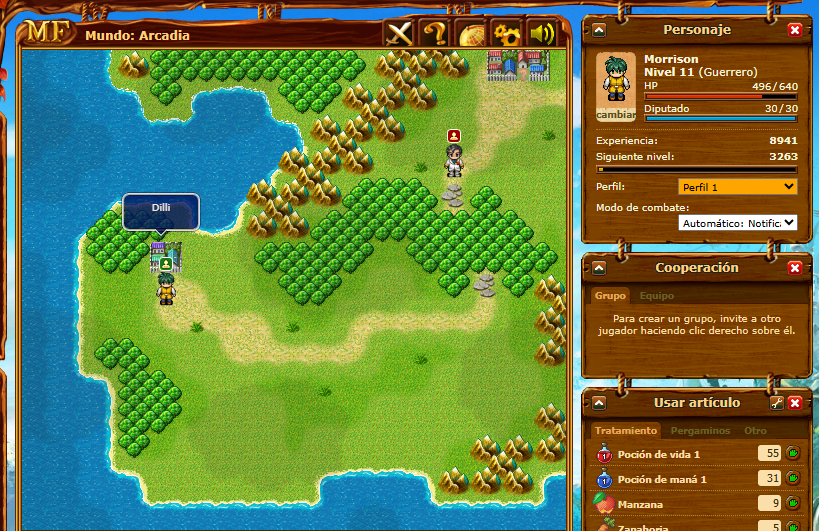Use Poción de vida 1 via hand button
819x531 pixels.
coord(794,454)
